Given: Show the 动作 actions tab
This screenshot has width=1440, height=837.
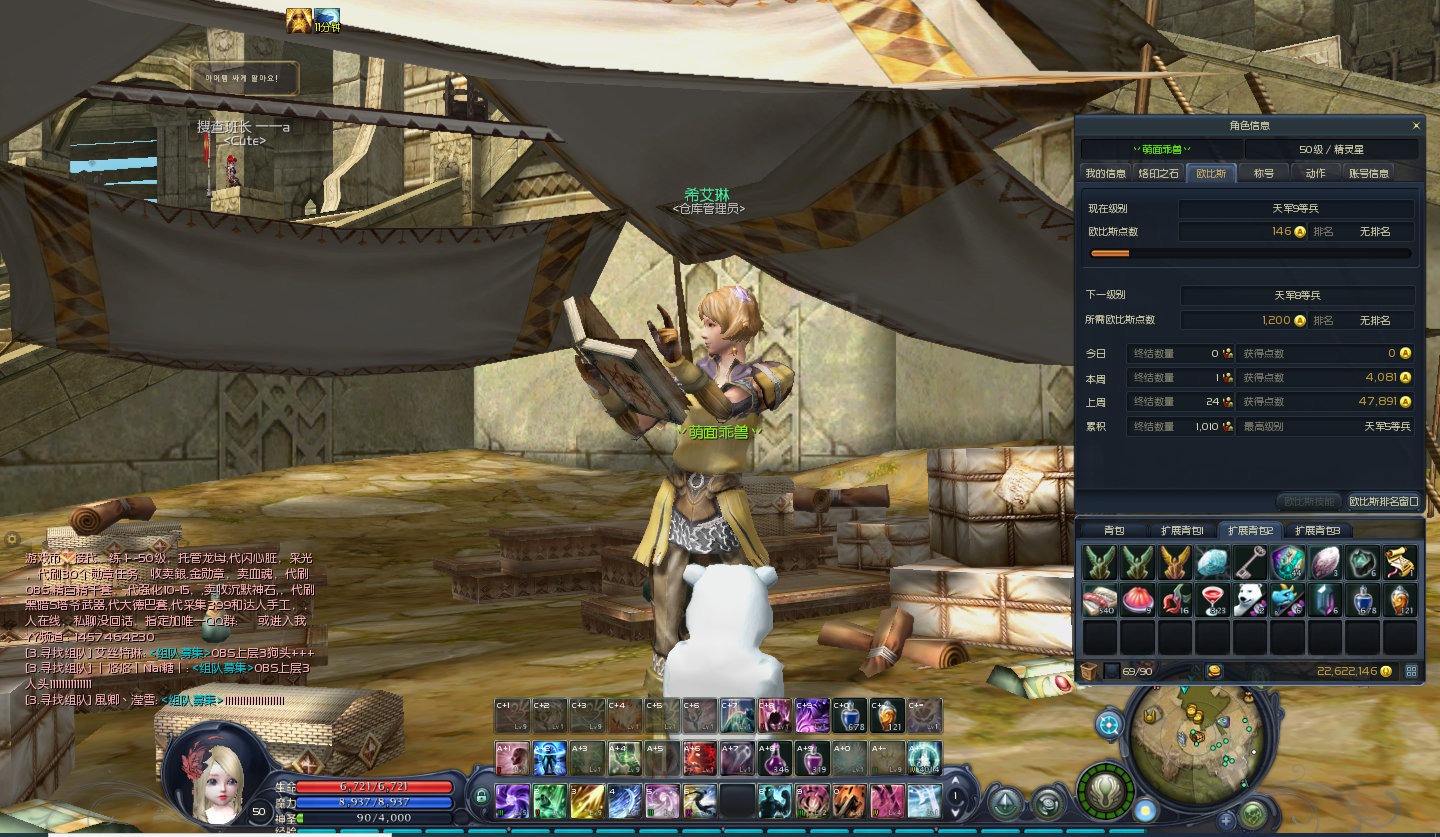Looking at the screenshot, I should click(1315, 173).
